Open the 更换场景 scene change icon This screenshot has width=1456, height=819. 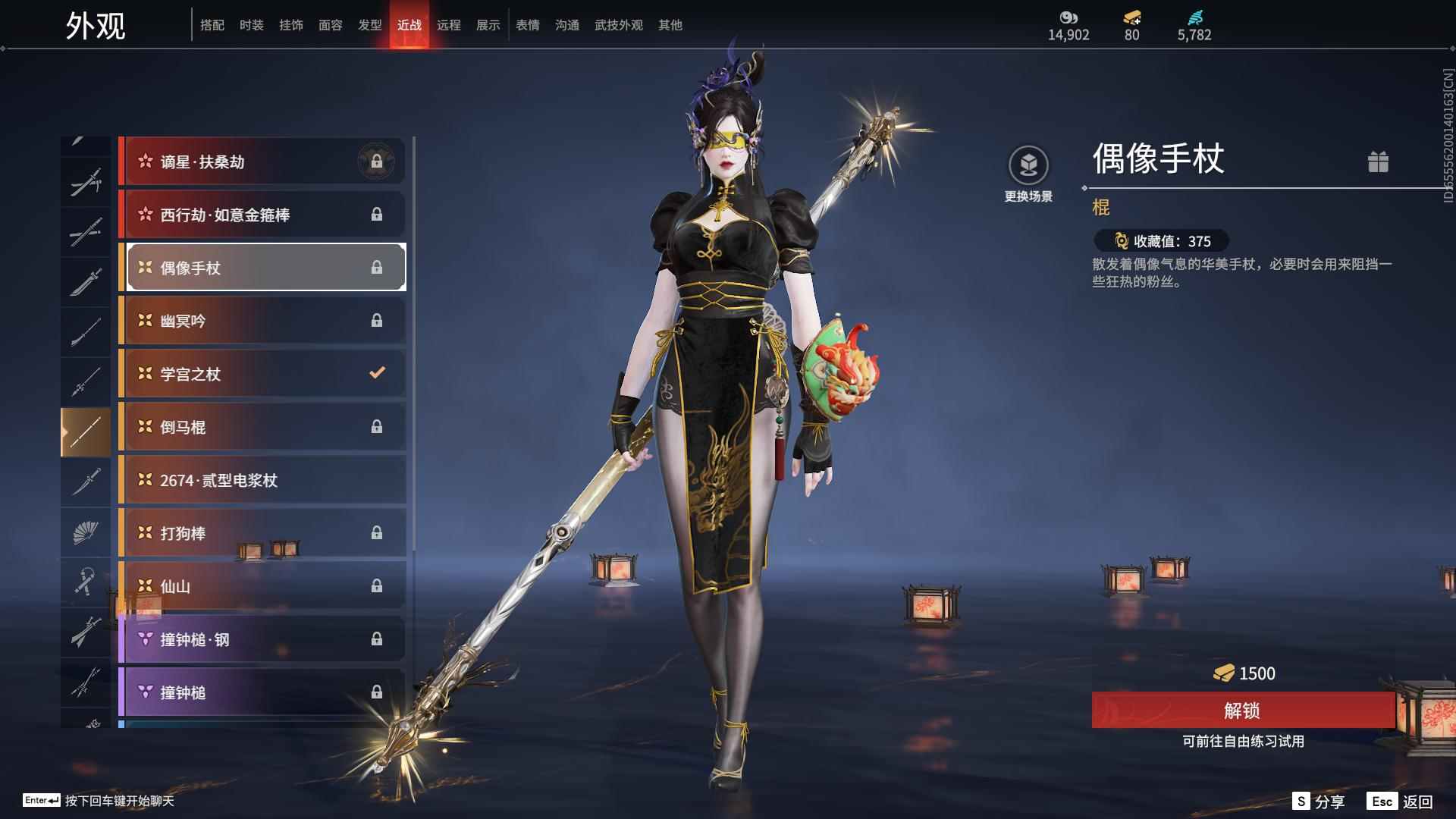pos(1029,162)
